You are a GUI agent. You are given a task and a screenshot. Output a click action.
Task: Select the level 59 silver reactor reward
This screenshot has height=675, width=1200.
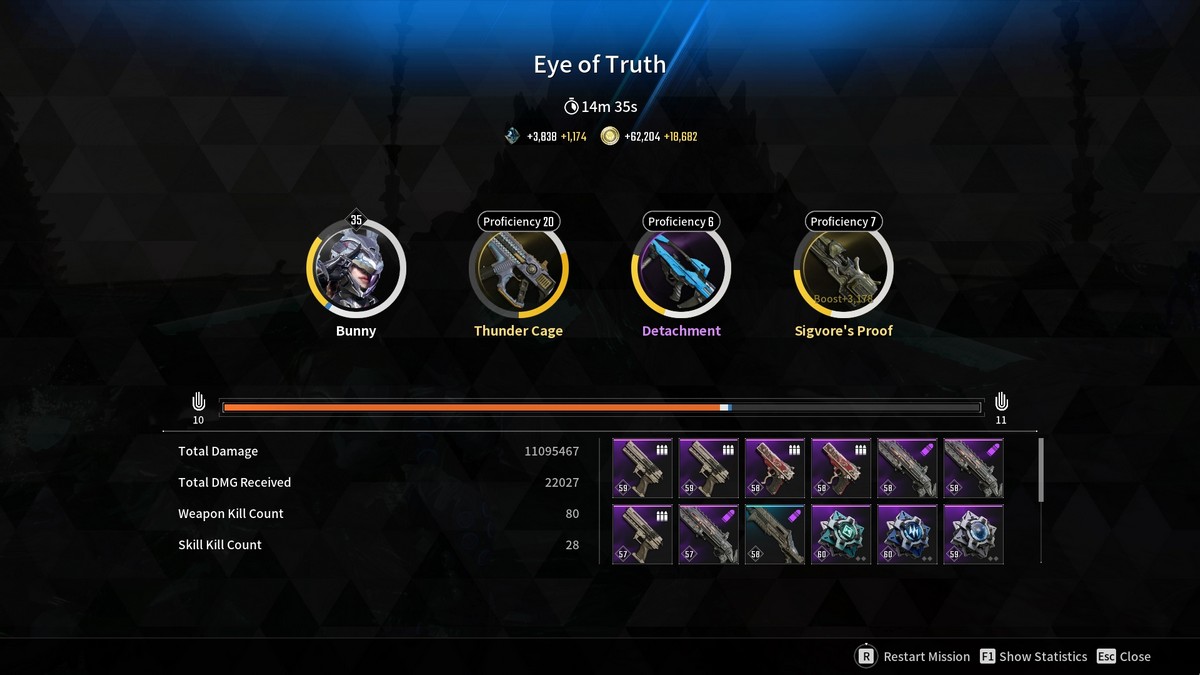pos(973,535)
